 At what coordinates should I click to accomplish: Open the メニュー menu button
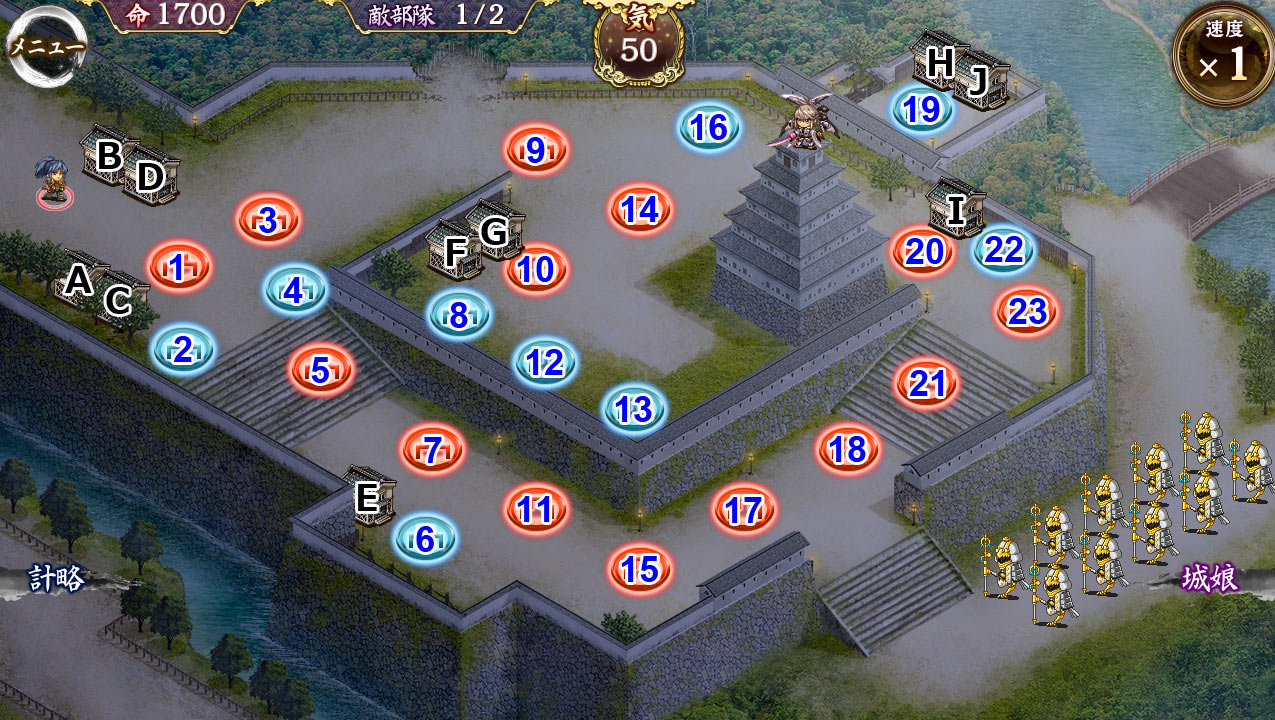click(x=46, y=47)
